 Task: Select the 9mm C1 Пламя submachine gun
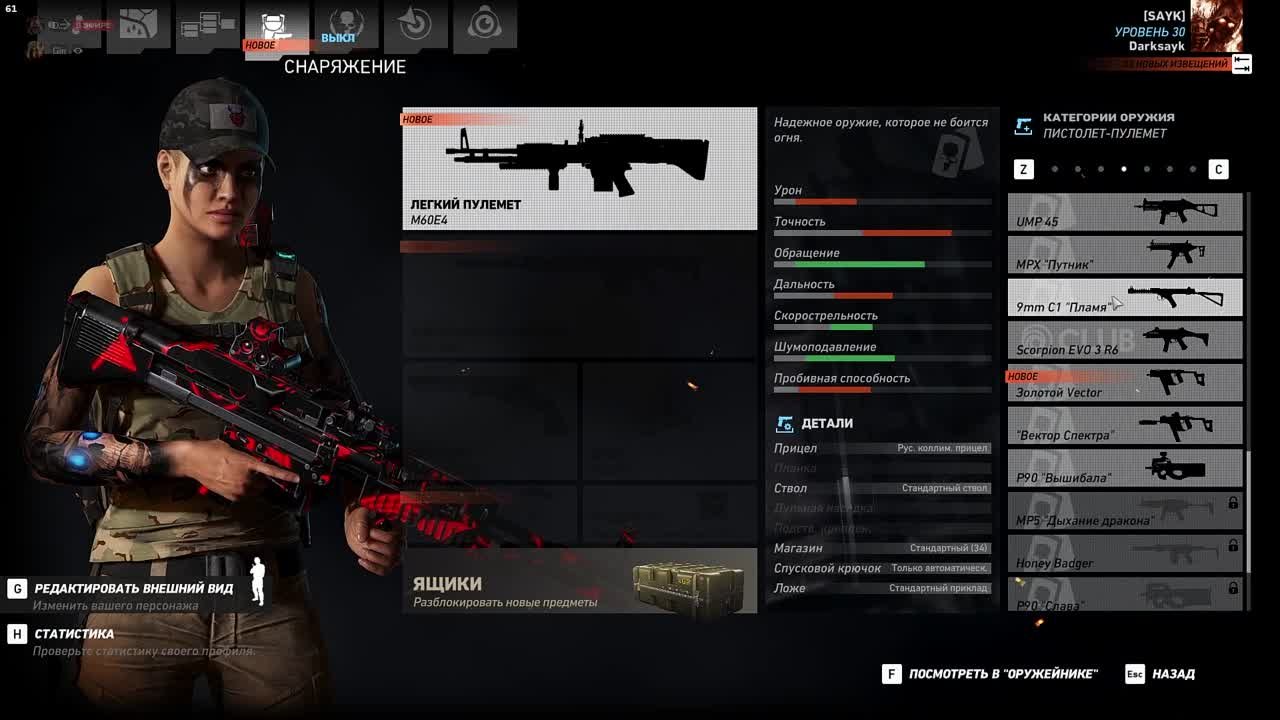tap(1124, 297)
